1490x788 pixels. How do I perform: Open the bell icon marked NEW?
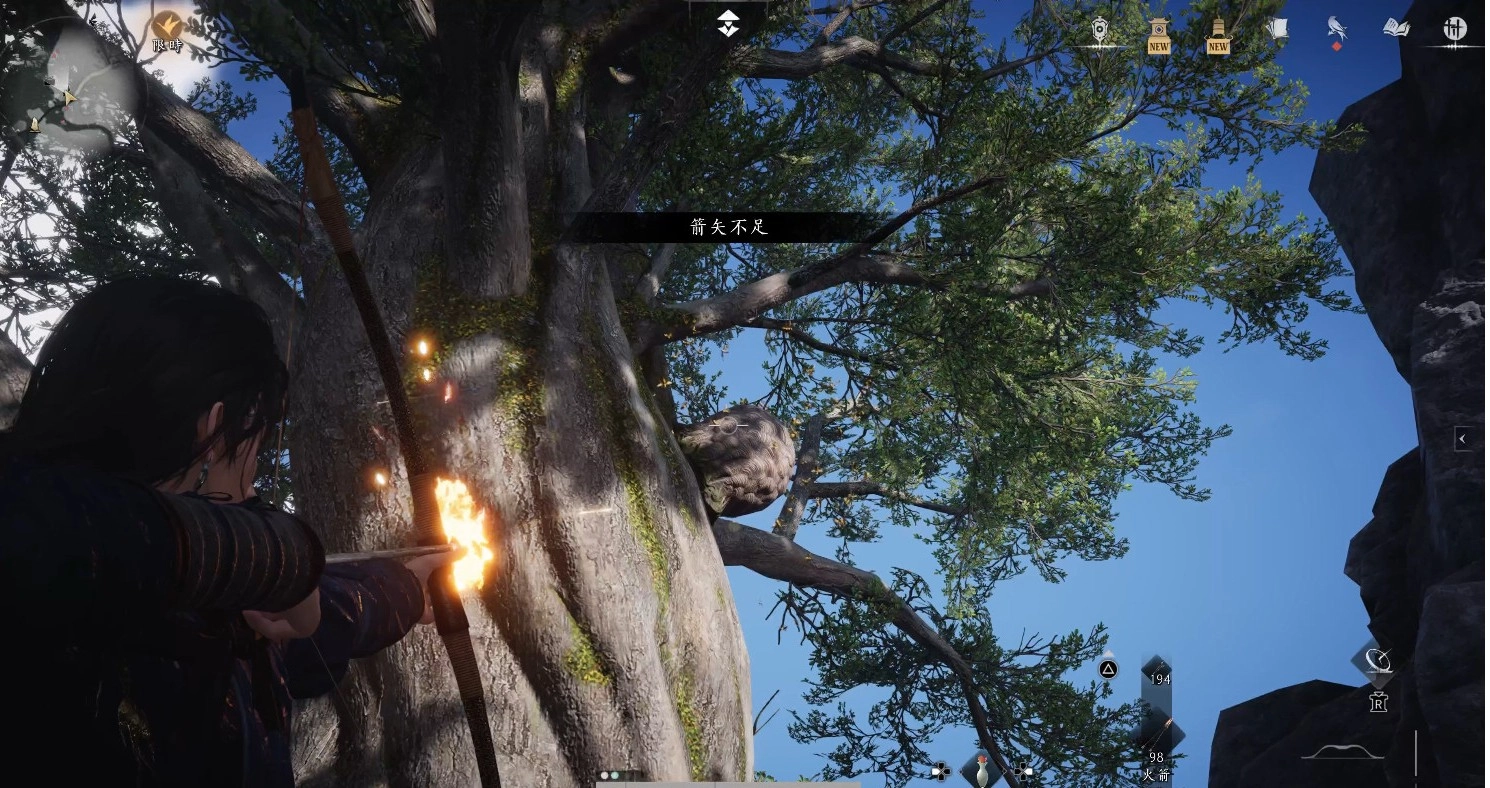pos(1218,33)
